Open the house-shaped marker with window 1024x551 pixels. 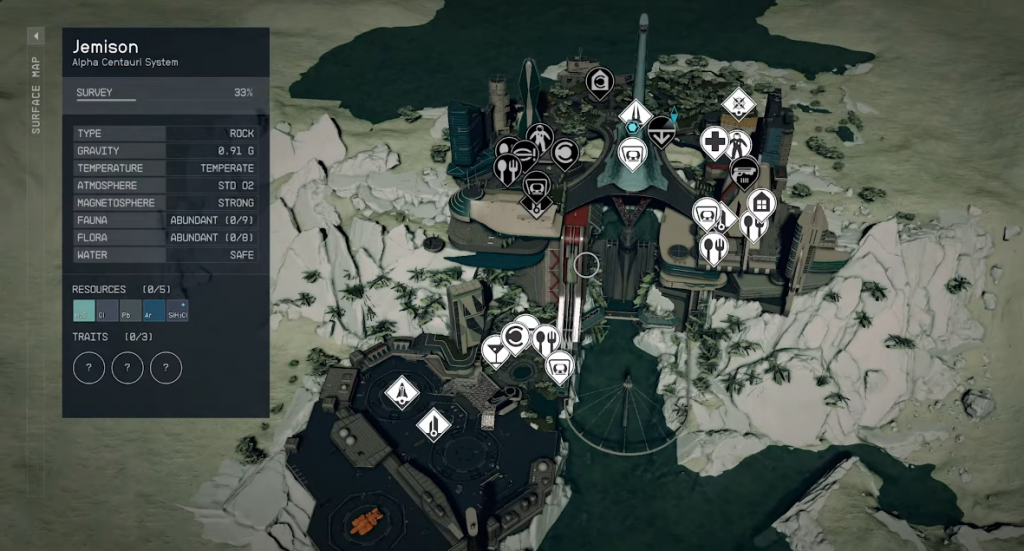[x=761, y=204]
